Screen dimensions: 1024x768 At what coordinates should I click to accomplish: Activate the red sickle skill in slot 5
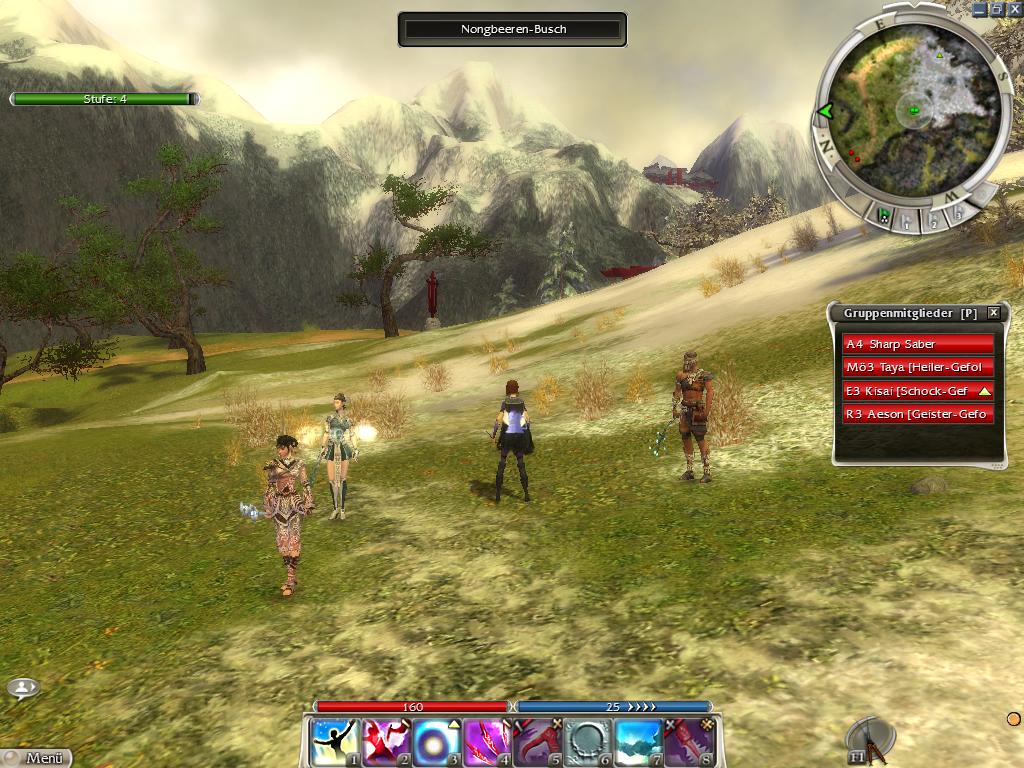[x=538, y=742]
